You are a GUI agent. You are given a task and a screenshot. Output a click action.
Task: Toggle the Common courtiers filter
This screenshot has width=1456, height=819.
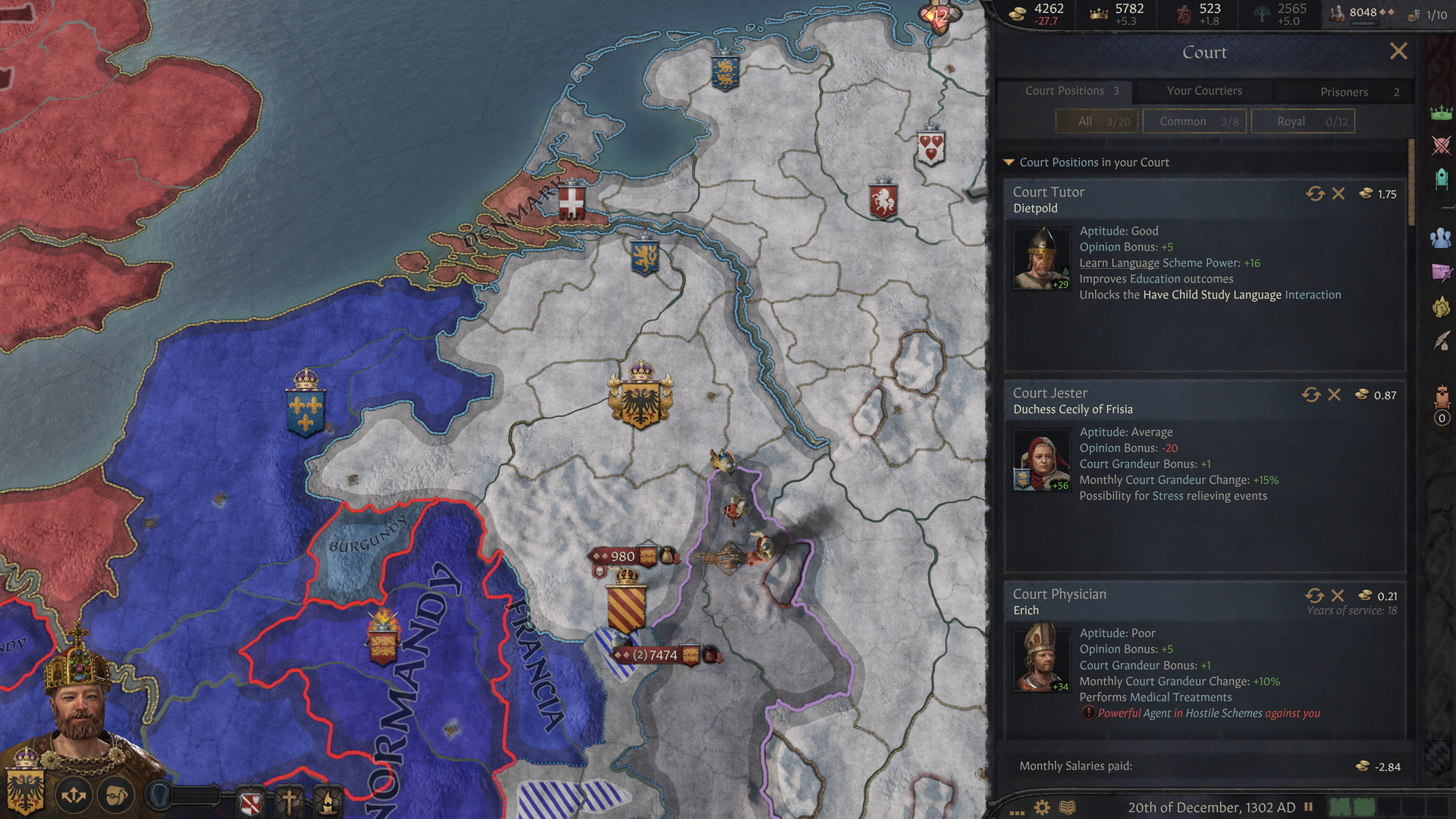(1194, 121)
